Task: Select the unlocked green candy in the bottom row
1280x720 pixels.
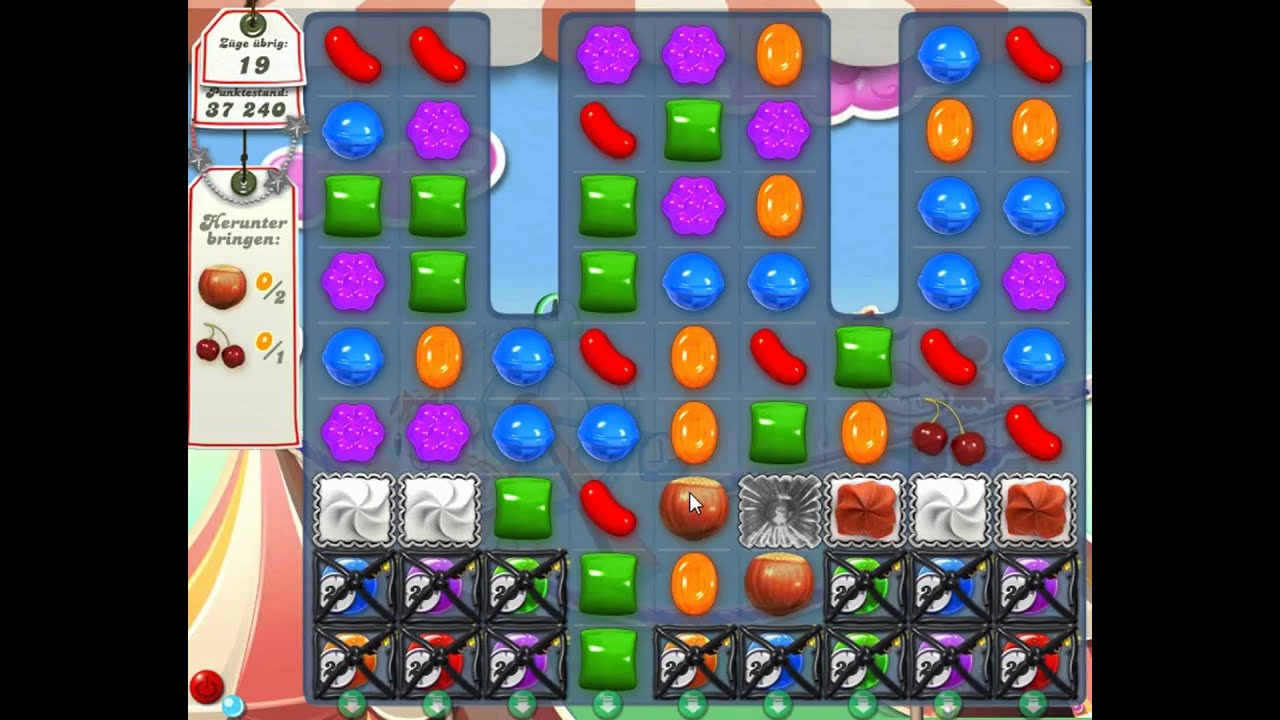Action: pos(608,659)
